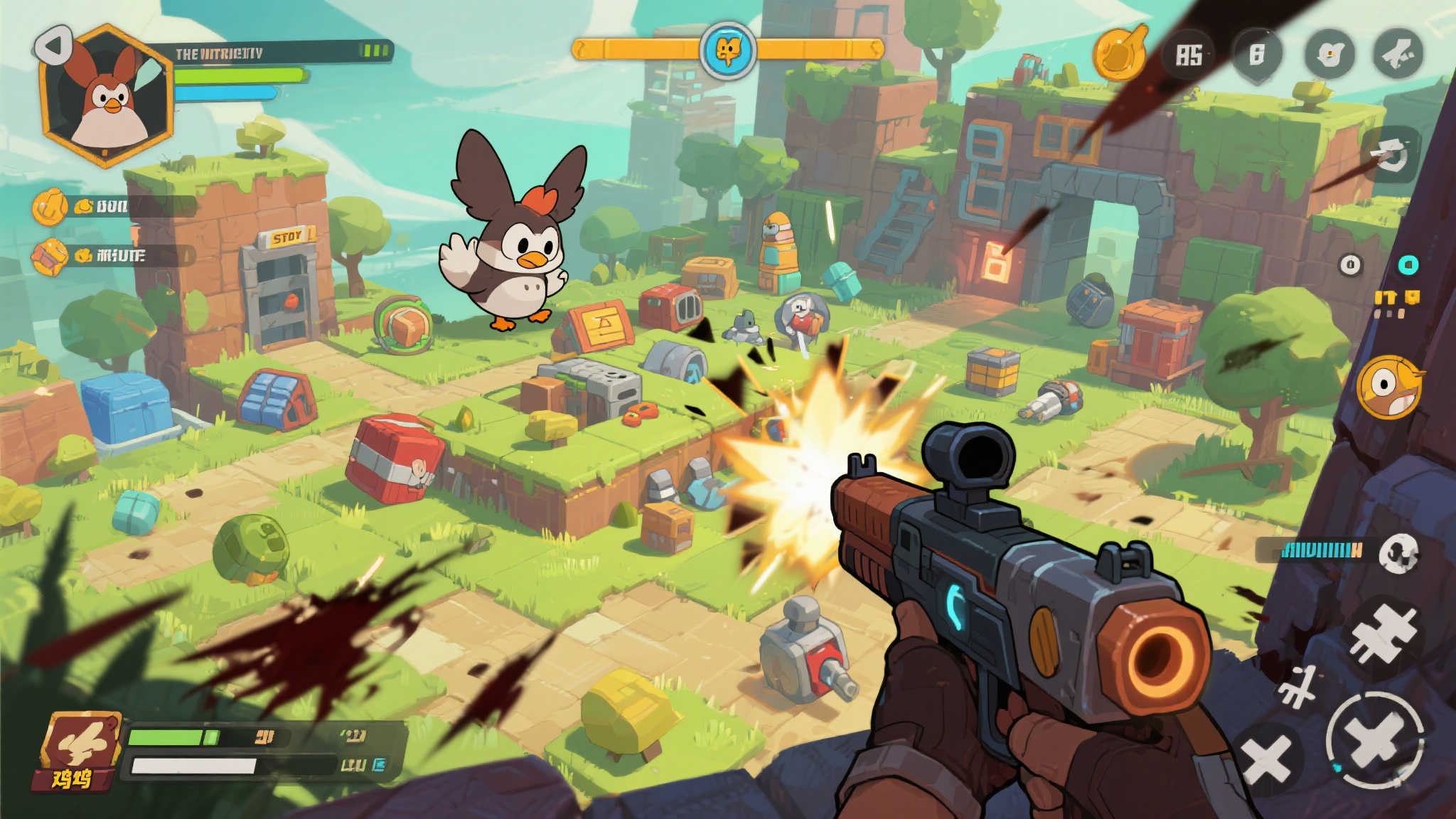
Task: Open the bird character portrait
Action: [108, 96]
